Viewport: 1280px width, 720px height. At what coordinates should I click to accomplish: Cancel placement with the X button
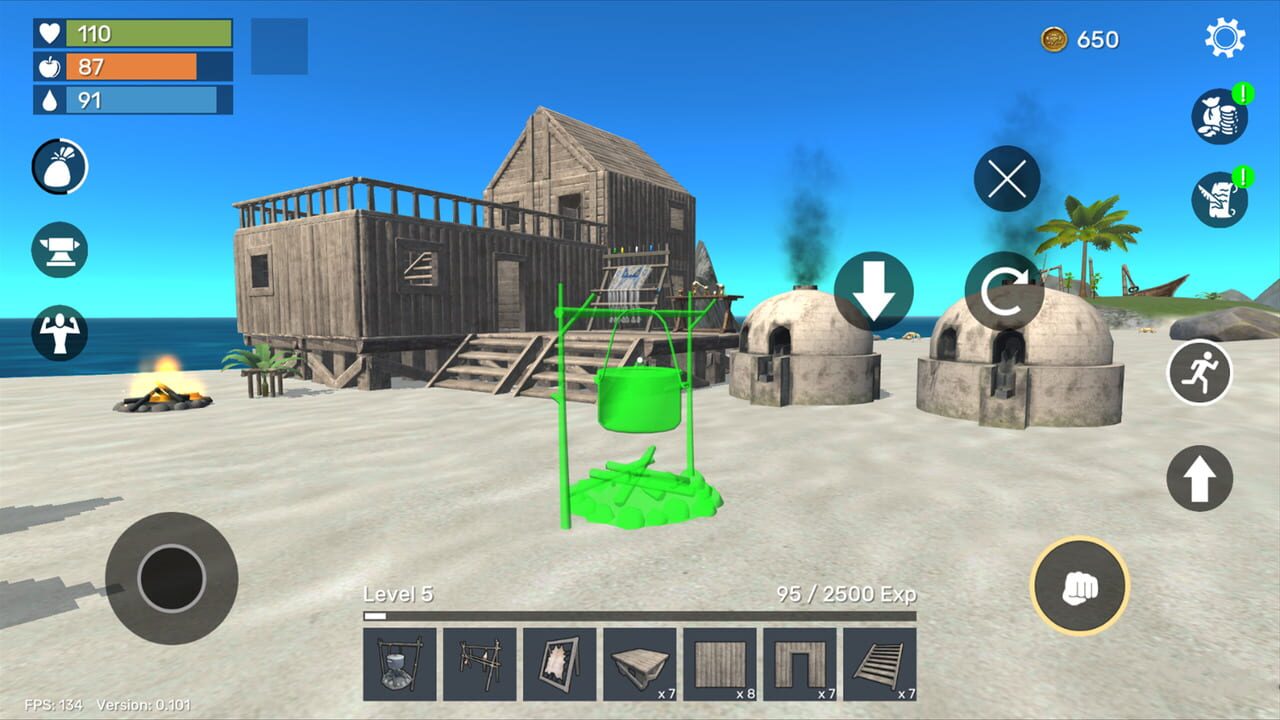1005,182
